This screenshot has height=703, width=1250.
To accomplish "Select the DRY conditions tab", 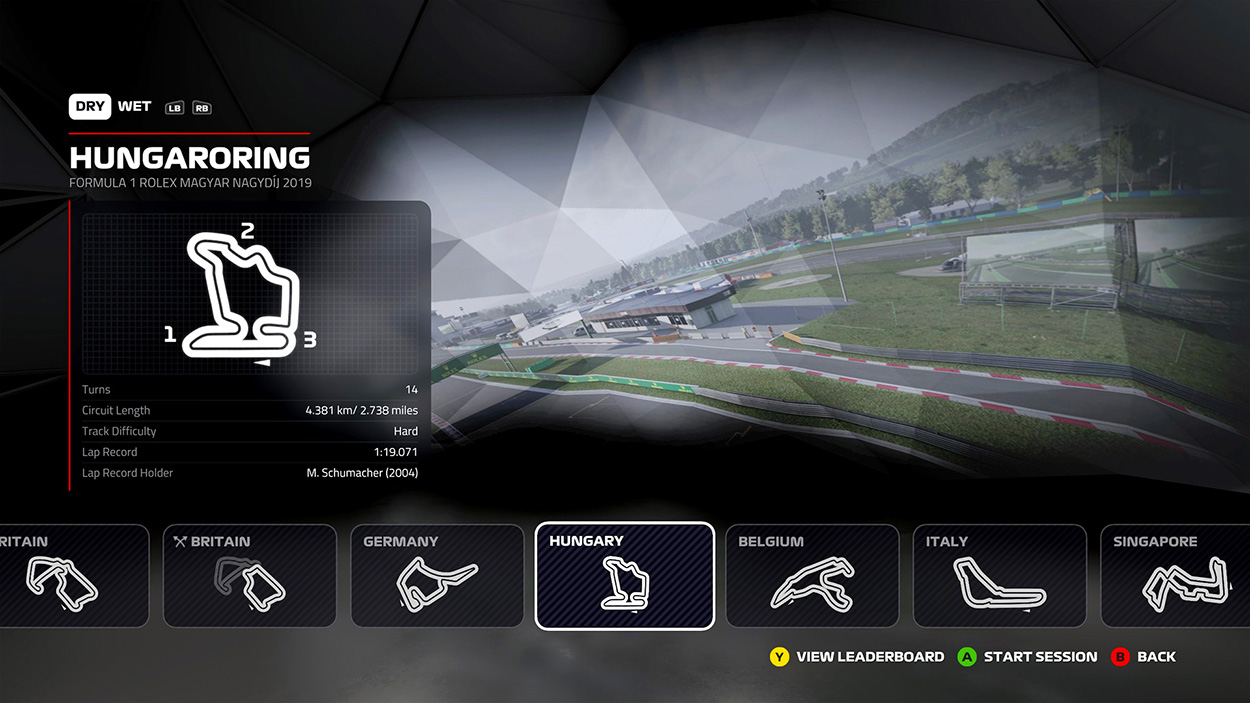I will pos(90,107).
